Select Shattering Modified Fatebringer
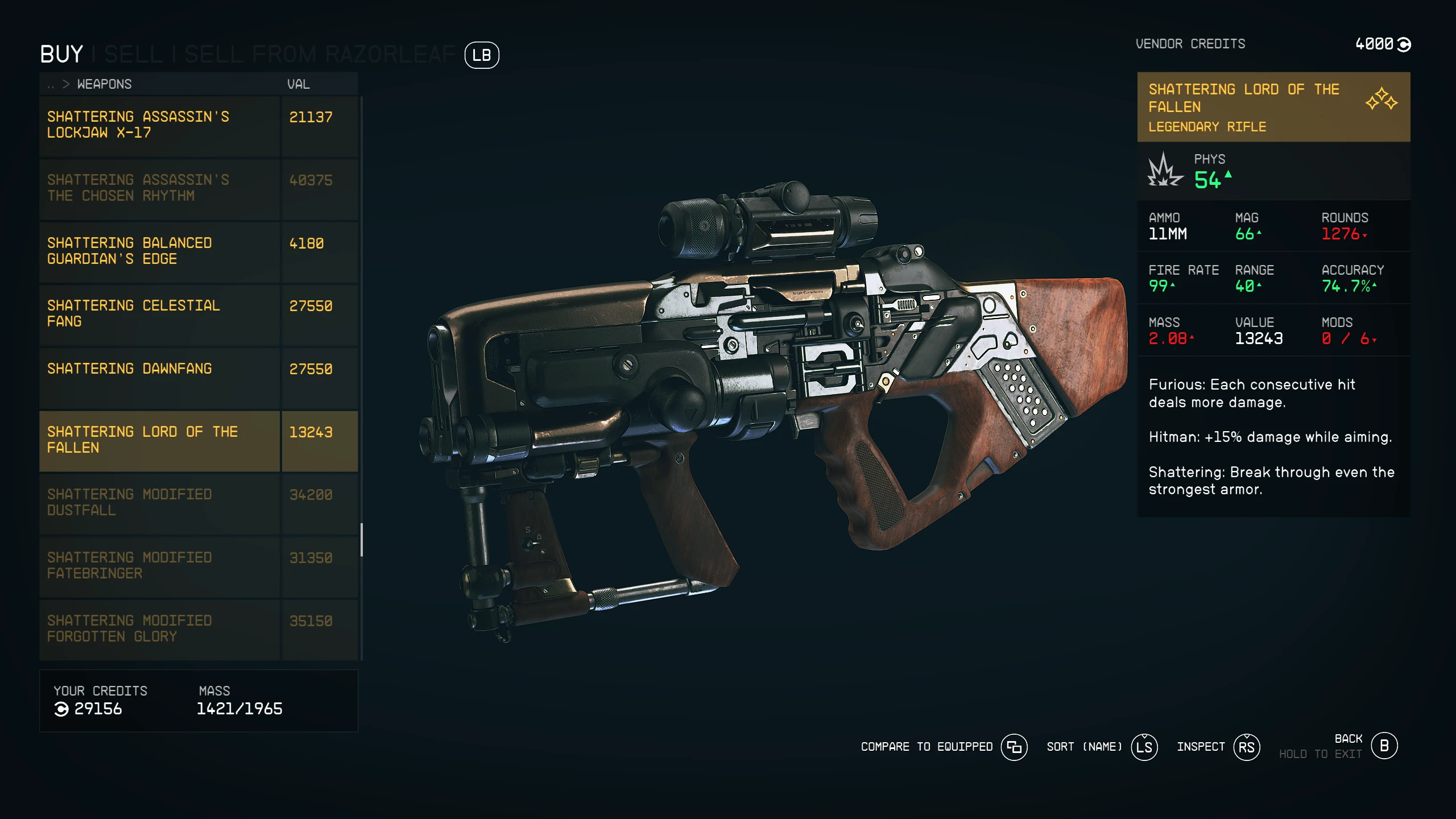This screenshot has width=1456, height=819. [159, 566]
